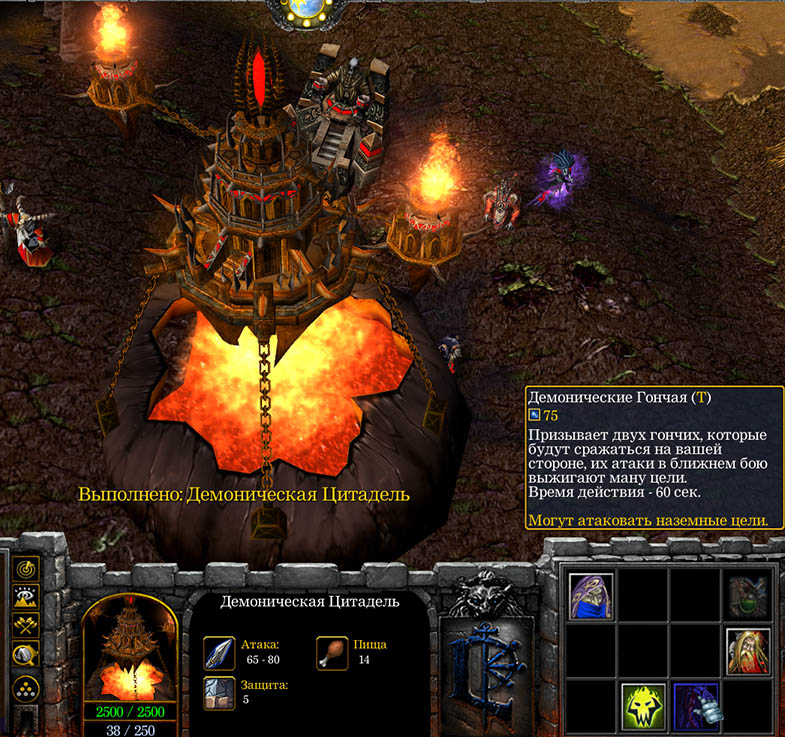
Task: Click the minimap signal ping button
Action: pos(25,569)
